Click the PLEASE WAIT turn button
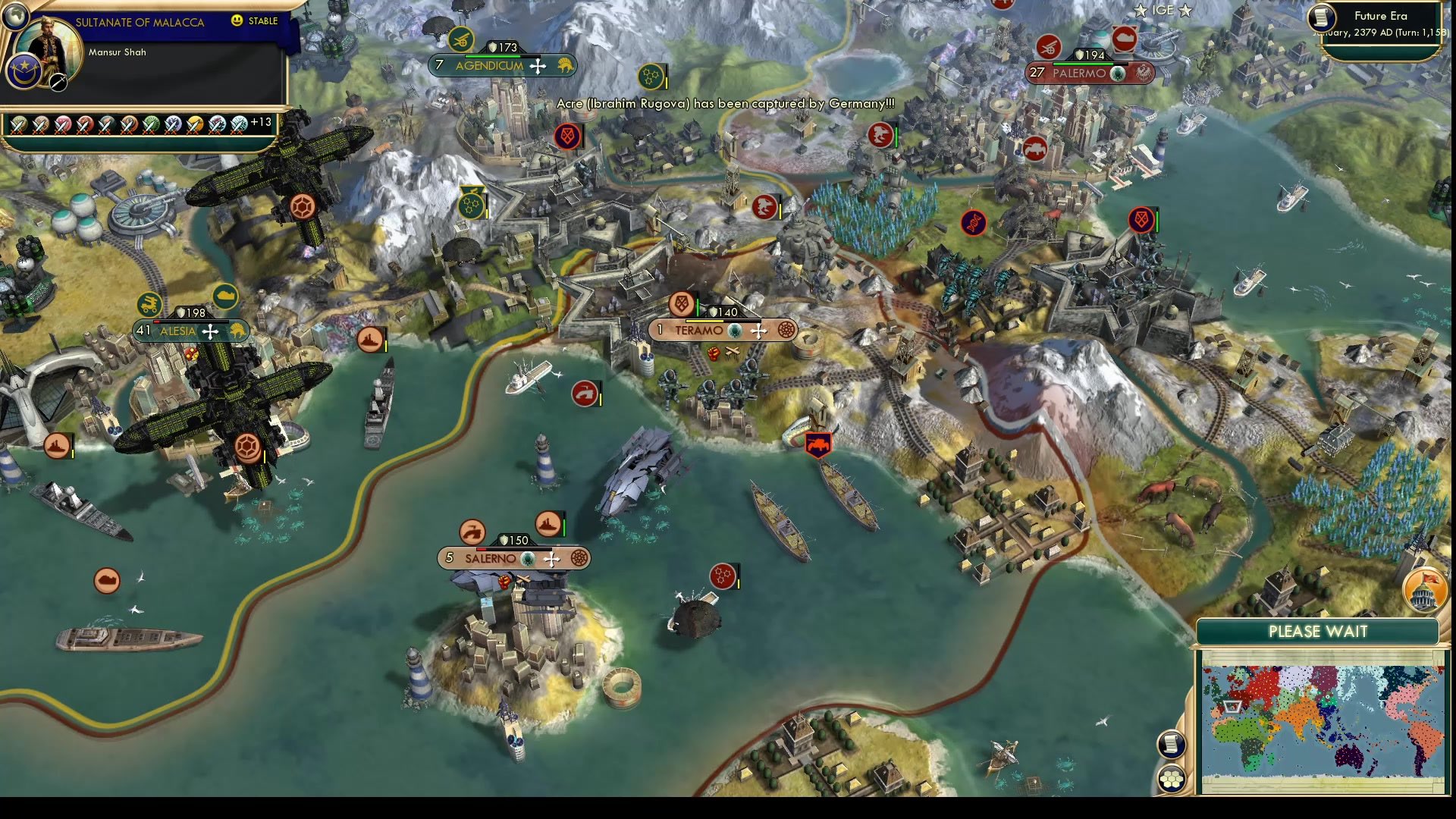The image size is (1456, 819). coord(1317,632)
